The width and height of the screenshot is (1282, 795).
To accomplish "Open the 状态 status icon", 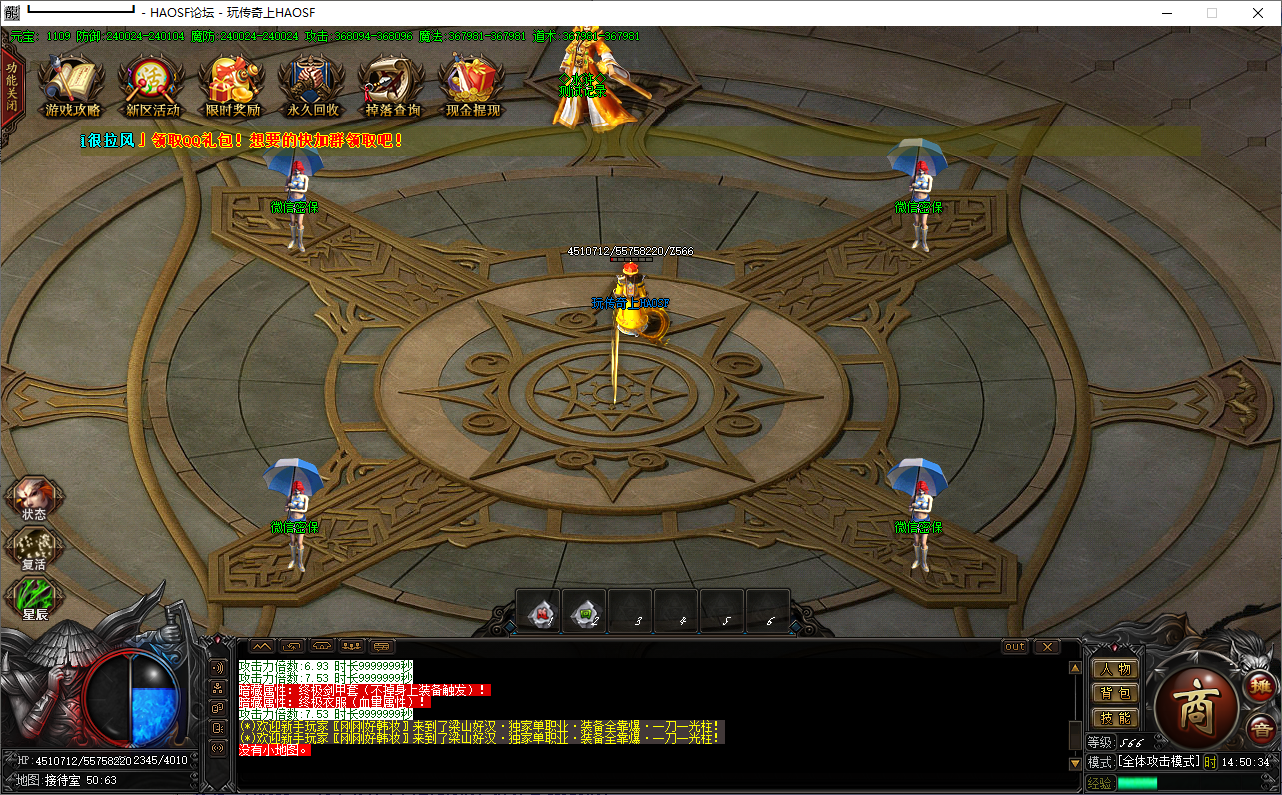I will tap(34, 499).
